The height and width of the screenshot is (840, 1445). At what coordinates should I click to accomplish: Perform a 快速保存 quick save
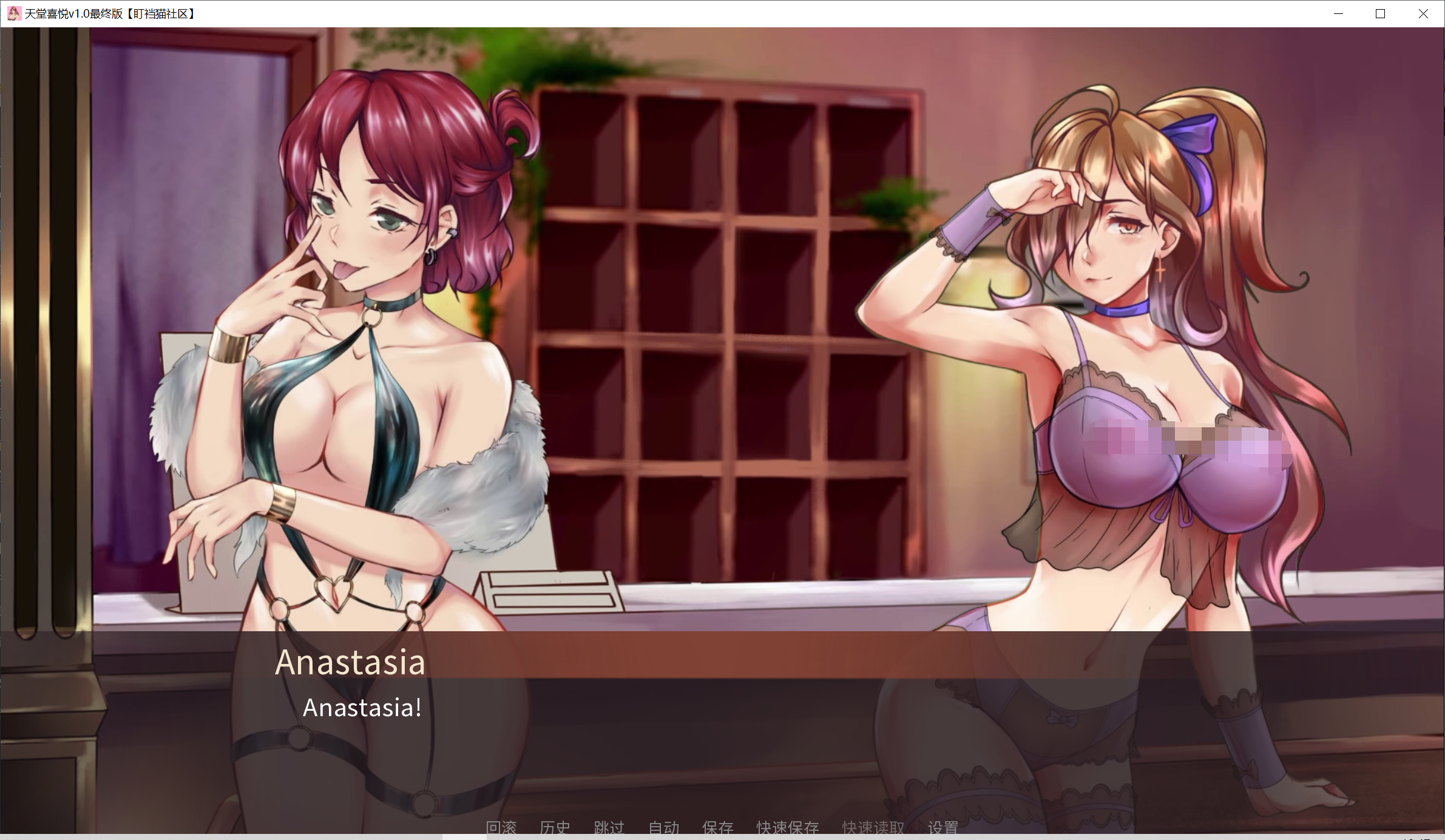click(787, 827)
